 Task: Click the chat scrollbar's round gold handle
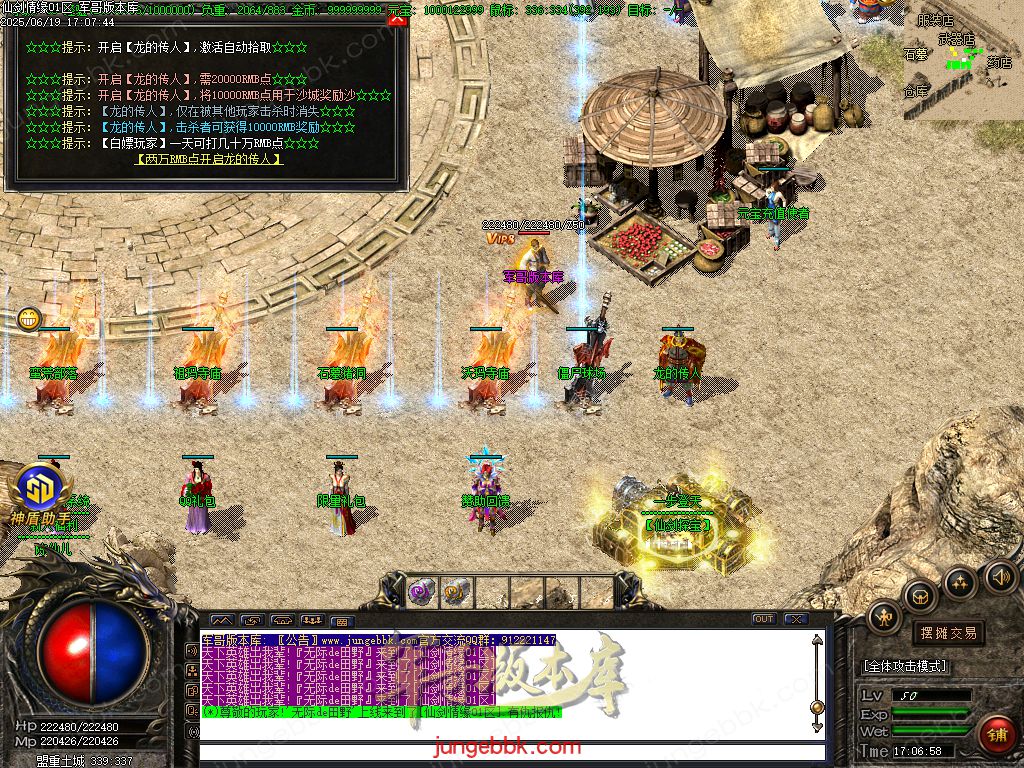point(817,708)
